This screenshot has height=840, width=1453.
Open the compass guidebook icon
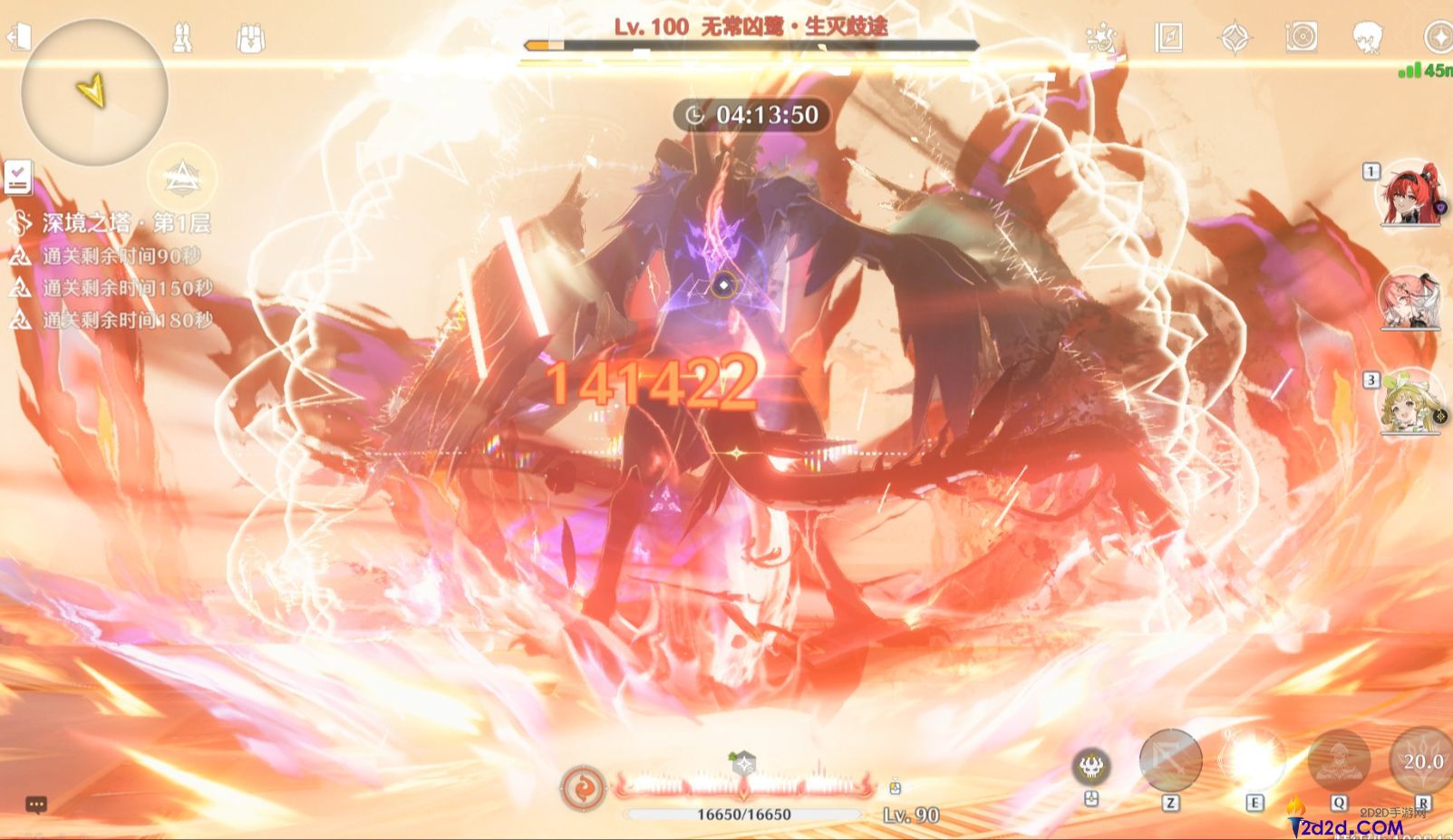(1168, 37)
